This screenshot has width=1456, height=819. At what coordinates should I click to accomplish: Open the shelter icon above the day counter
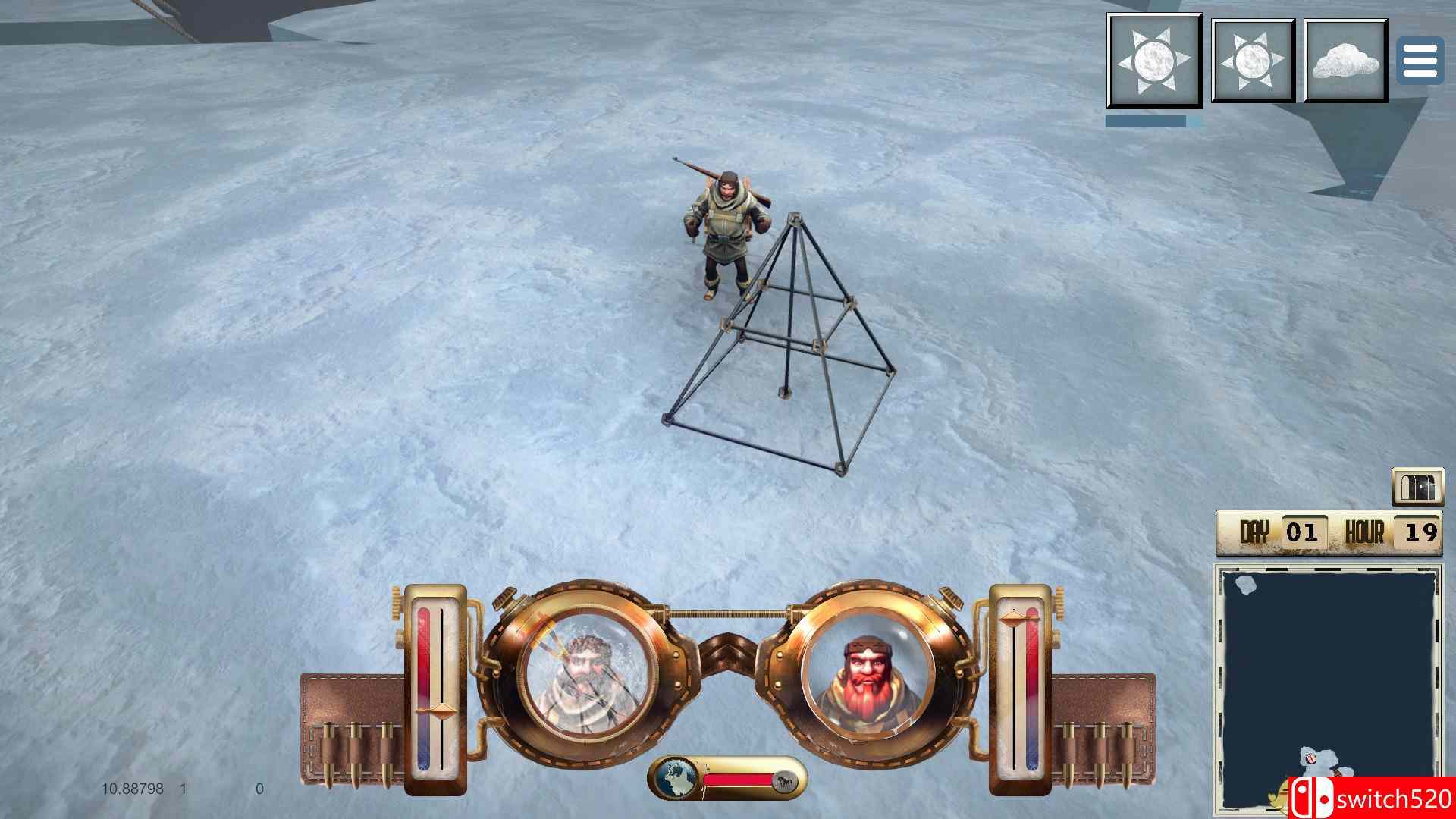coord(1420,488)
